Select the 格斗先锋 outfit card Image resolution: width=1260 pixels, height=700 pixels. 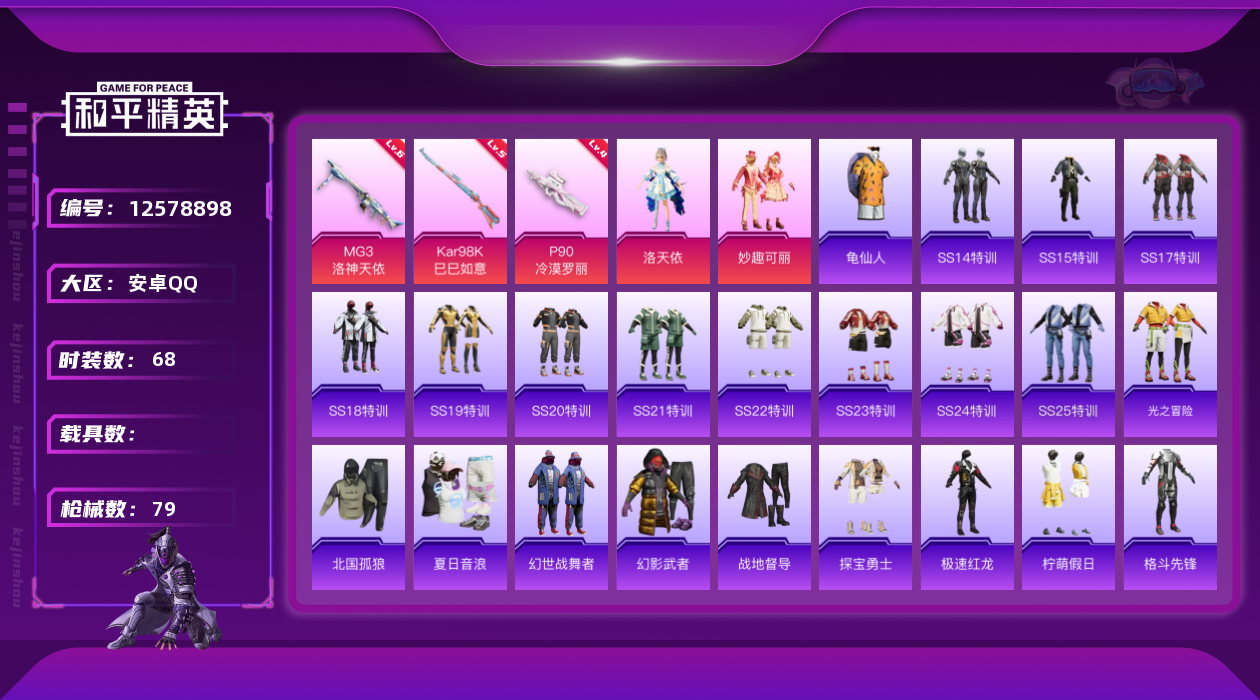[1170, 517]
